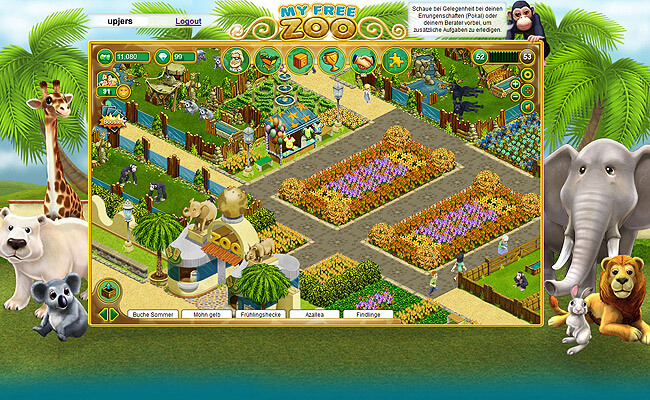Open the puzzle piece icon
The width and height of the screenshot is (650, 400).
tap(395, 60)
